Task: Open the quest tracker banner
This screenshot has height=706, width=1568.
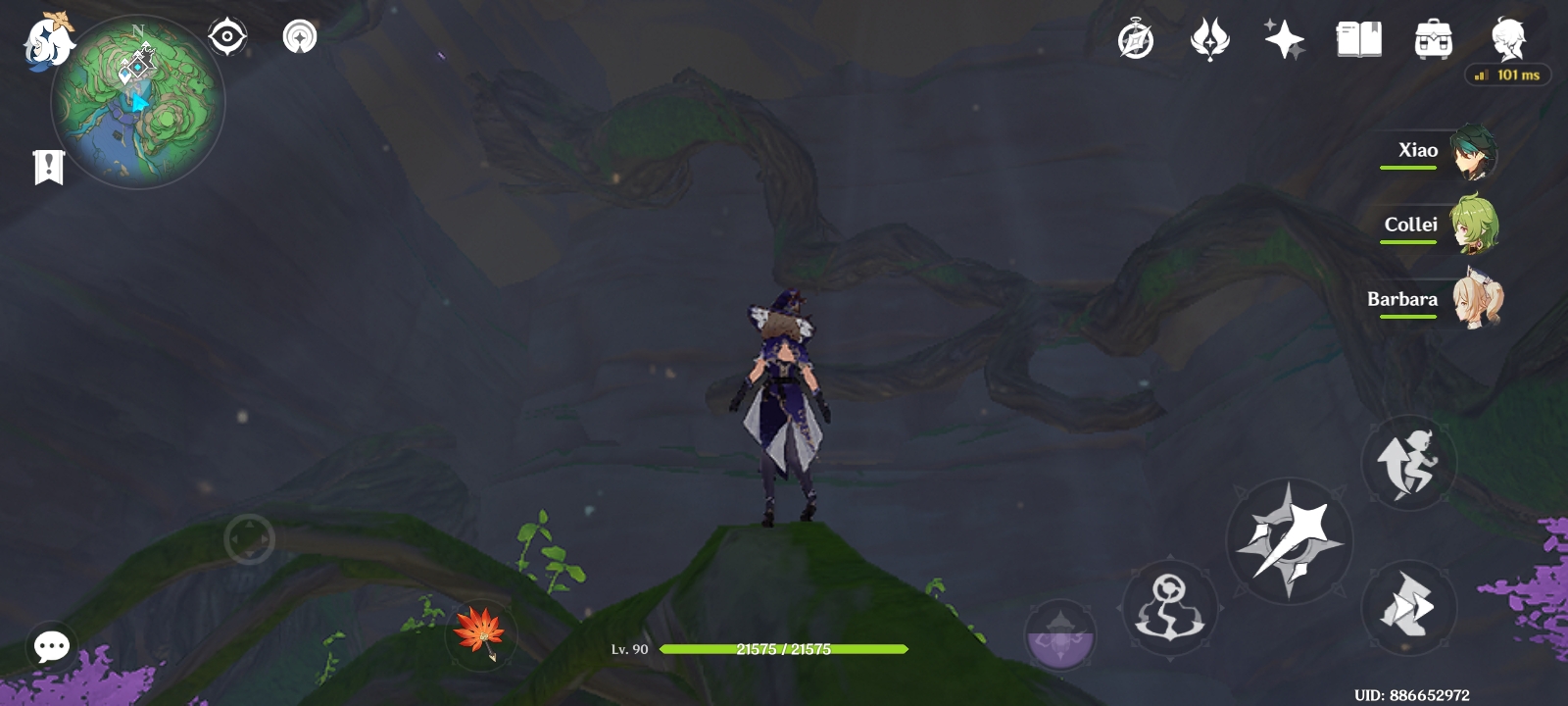Action: pos(47,167)
